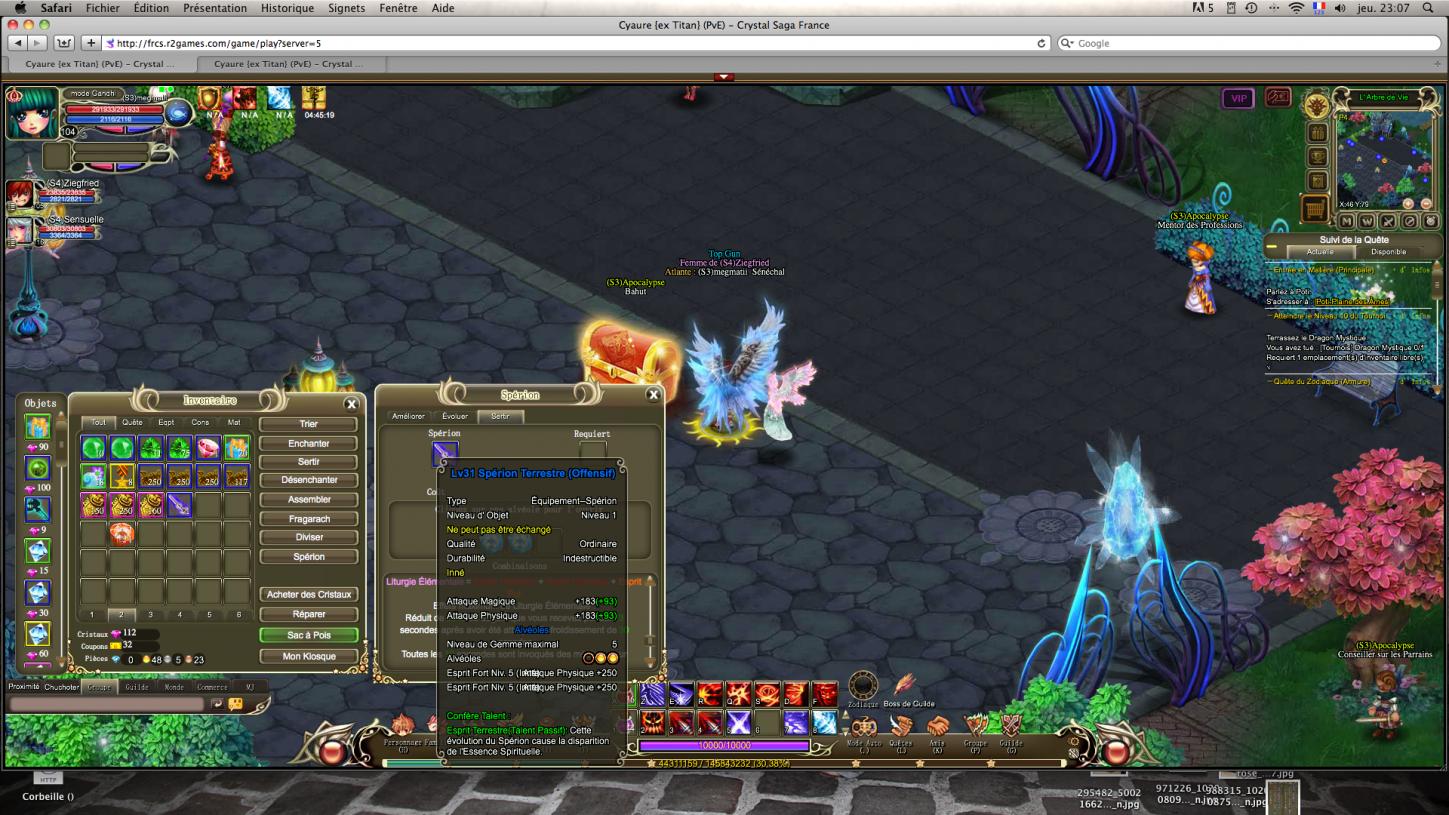Open Mon Kiosque
Screen dimensions: 1449x815
(308, 657)
